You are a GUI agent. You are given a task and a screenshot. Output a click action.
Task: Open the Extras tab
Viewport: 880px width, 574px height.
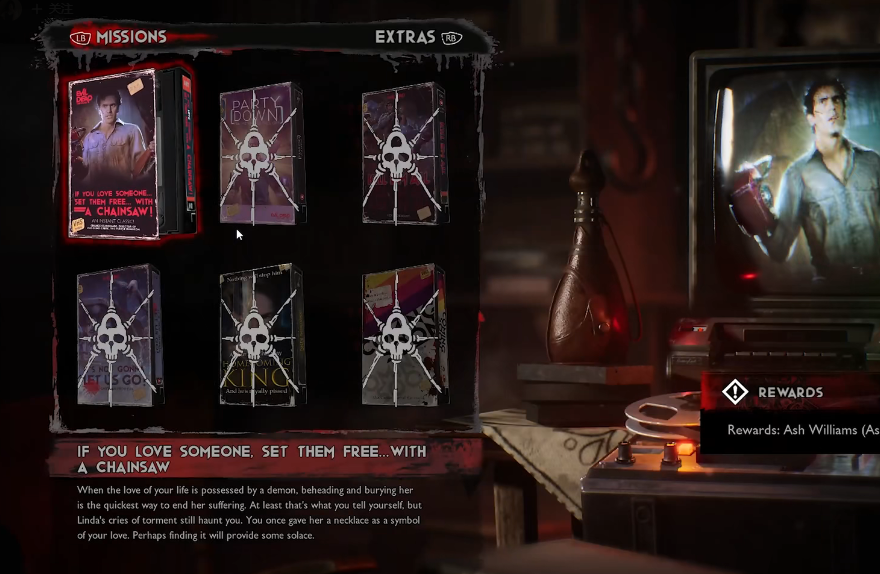(405, 37)
